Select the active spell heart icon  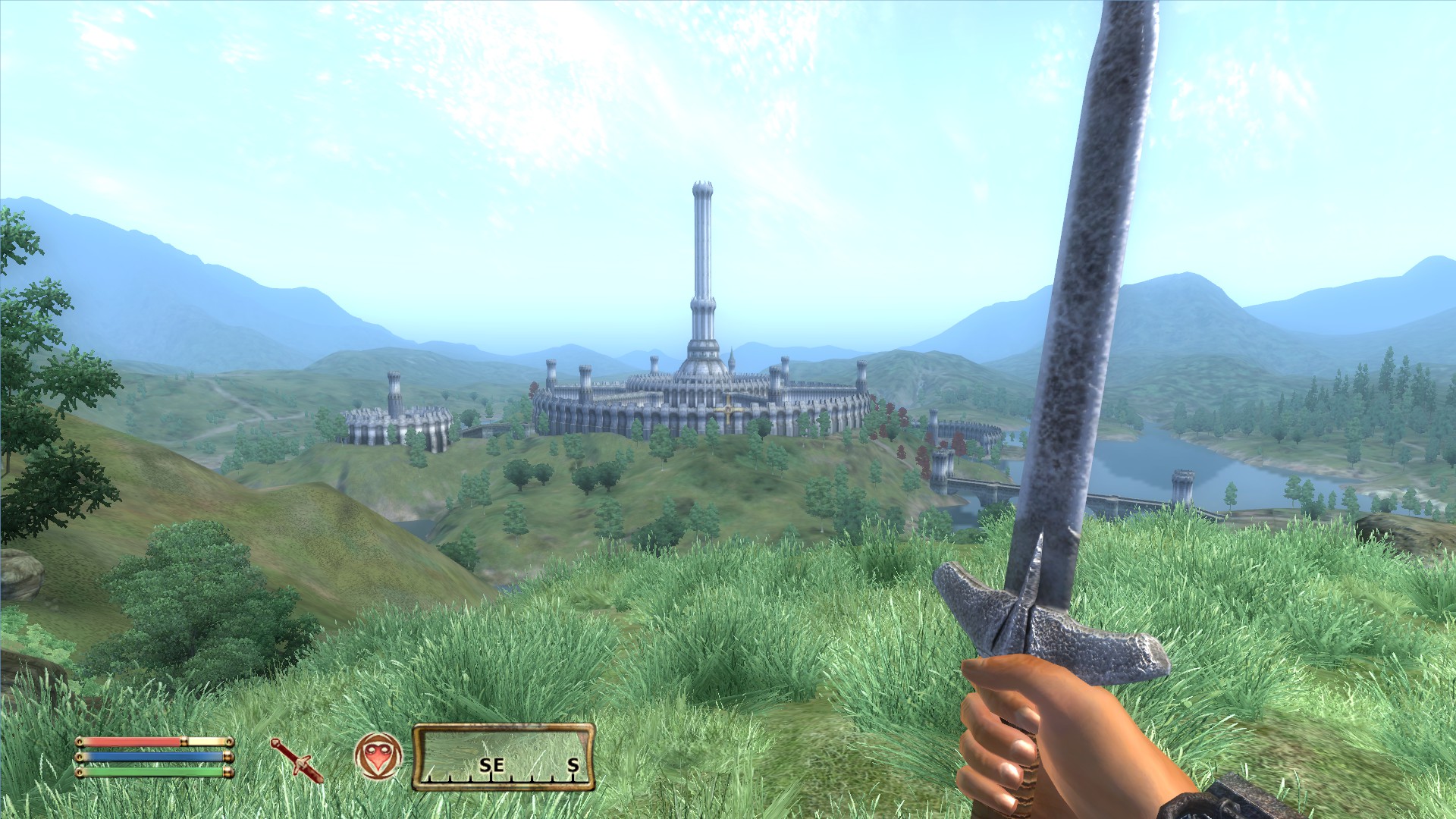click(x=378, y=757)
